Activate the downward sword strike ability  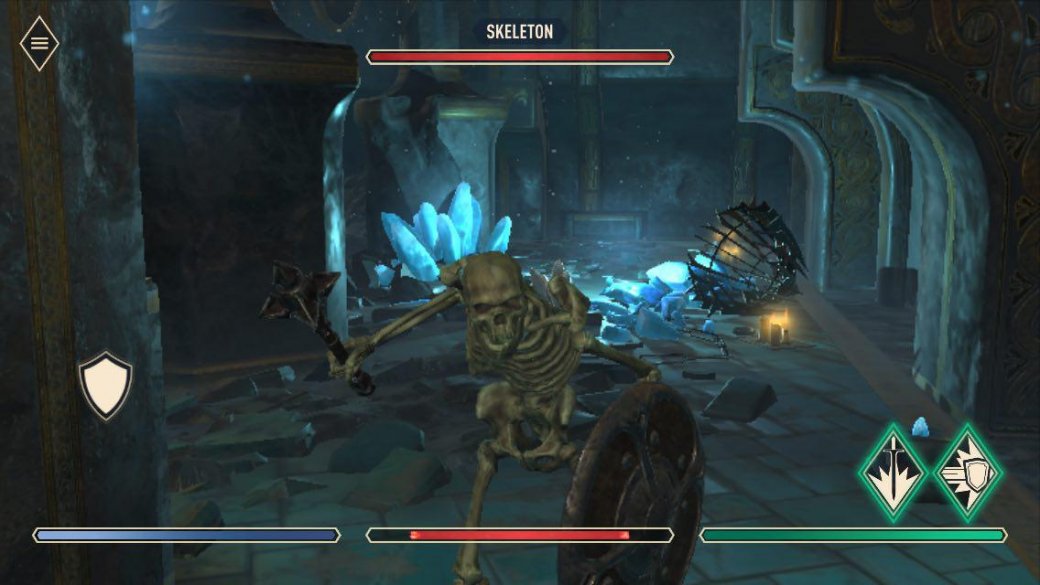point(893,471)
